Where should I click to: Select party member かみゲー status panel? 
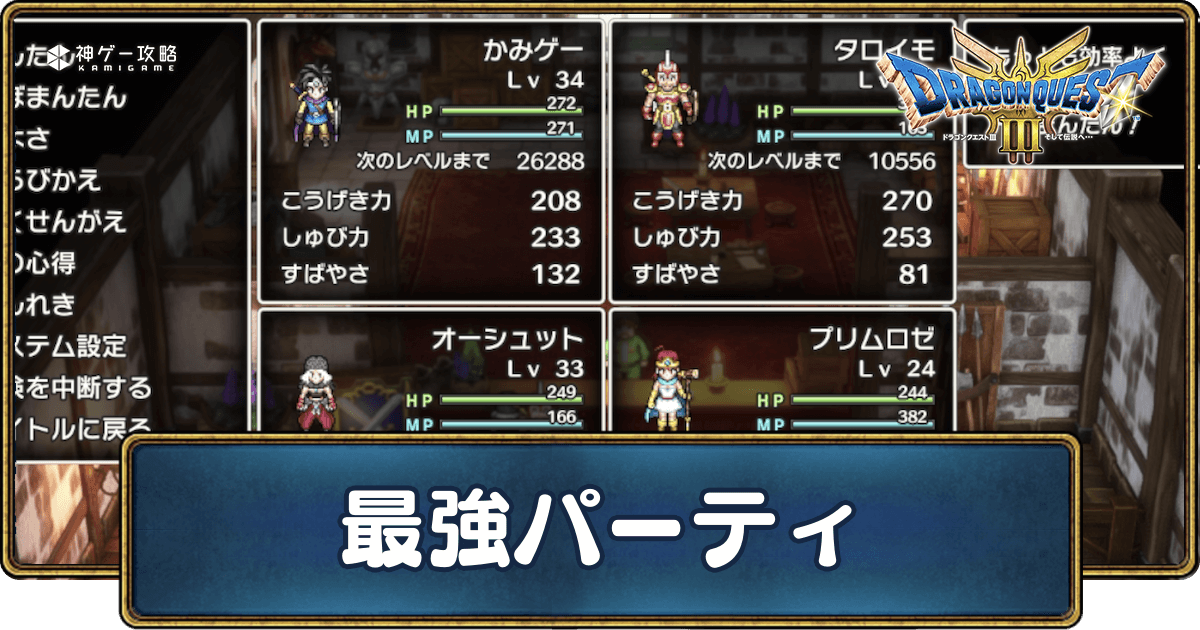431,161
